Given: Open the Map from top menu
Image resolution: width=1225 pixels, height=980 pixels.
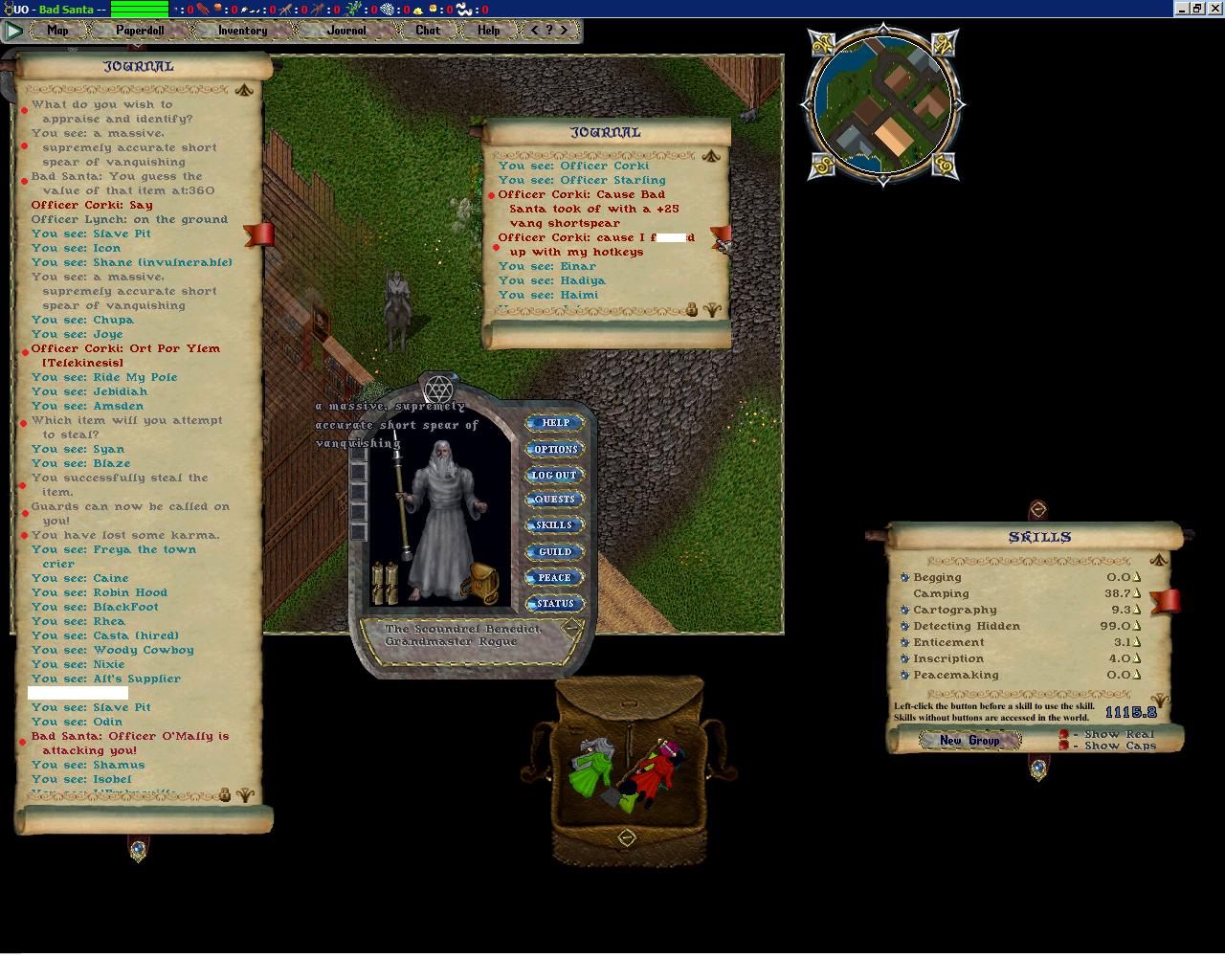Looking at the screenshot, I should pyautogui.click(x=57, y=31).
